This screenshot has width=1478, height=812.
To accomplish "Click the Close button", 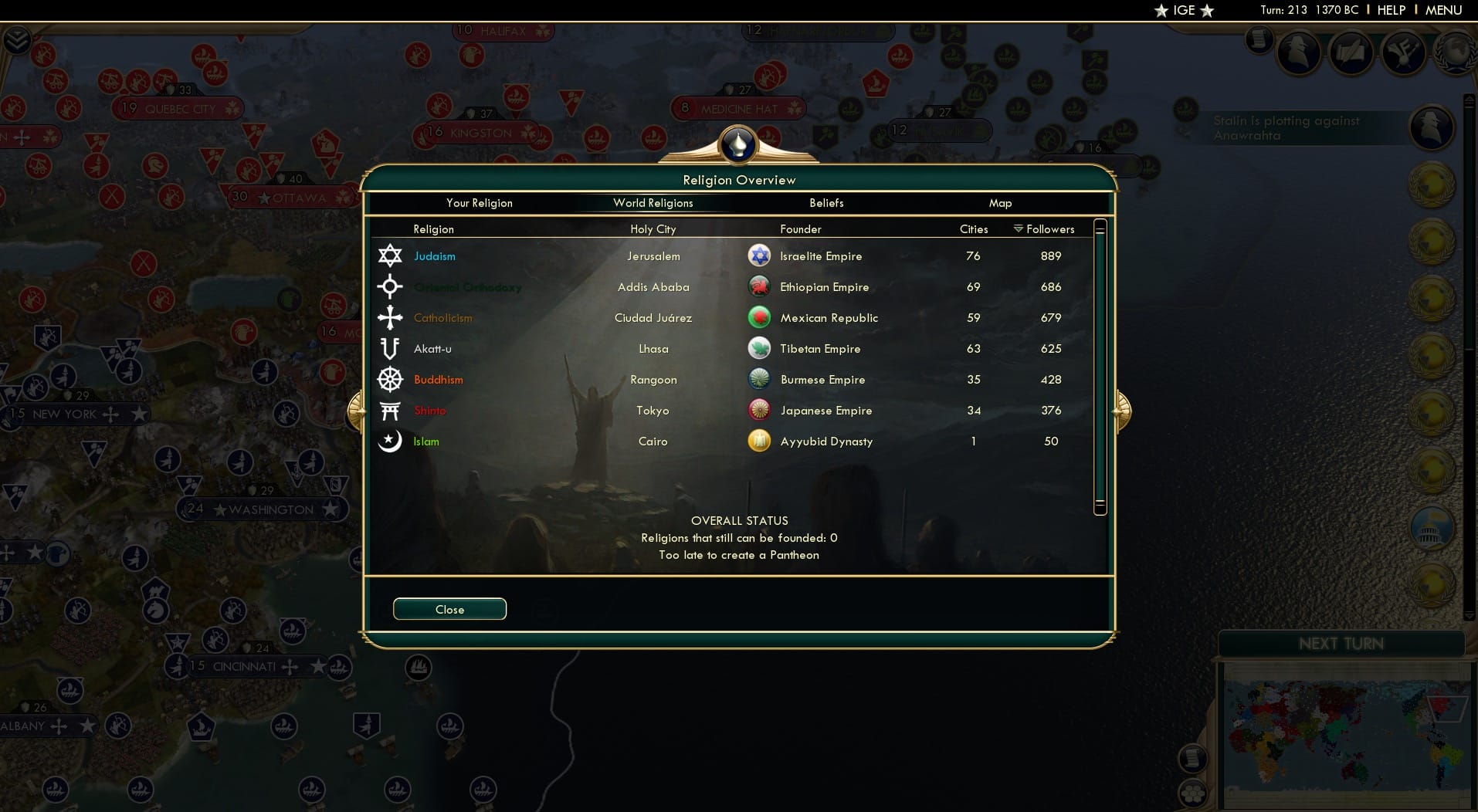I will 449,609.
